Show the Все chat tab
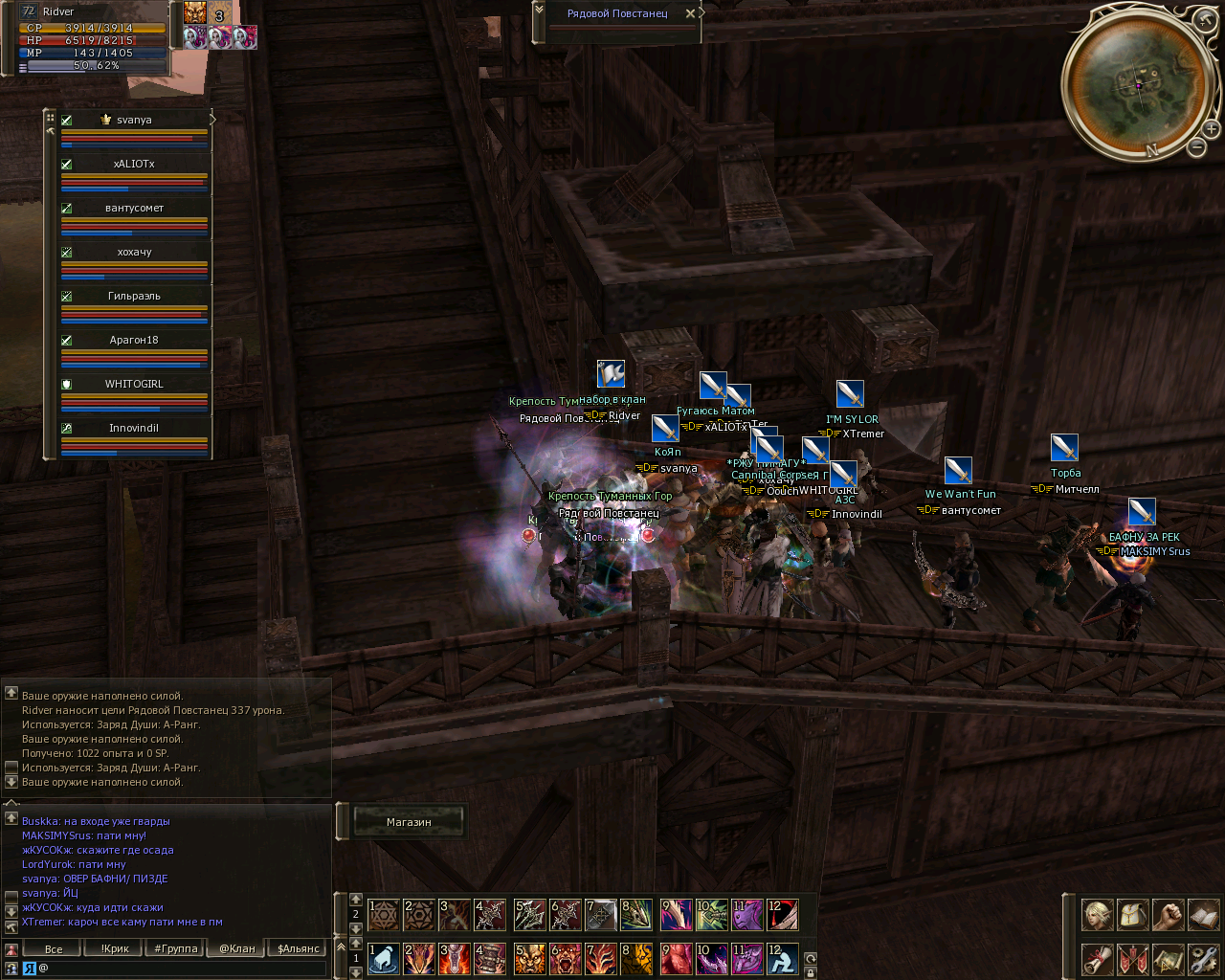 (54, 948)
